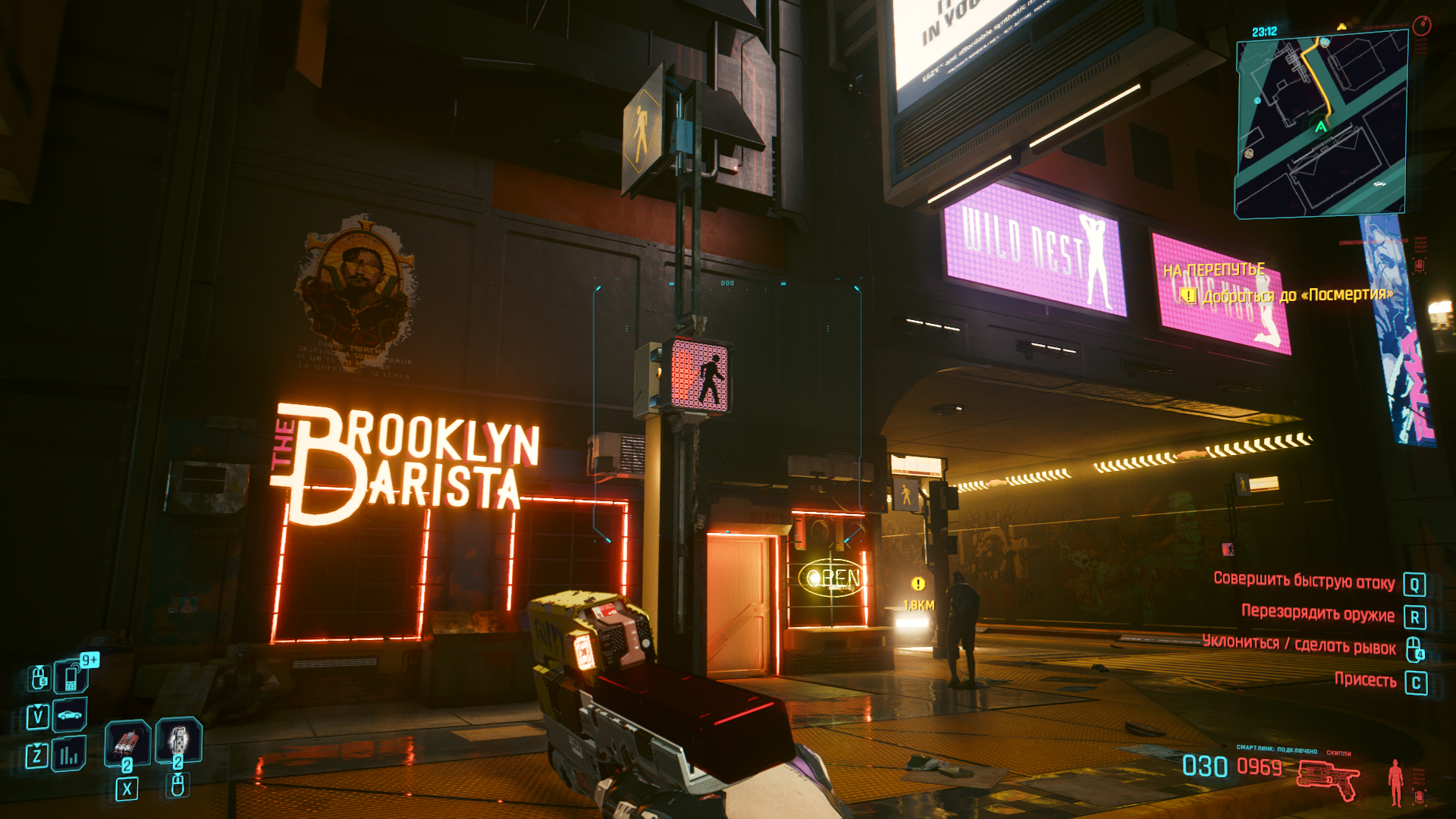Open the phone icon with 9+ notifications
Image resolution: width=1456 pixels, height=819 pixels.
(x=71, y=676)
